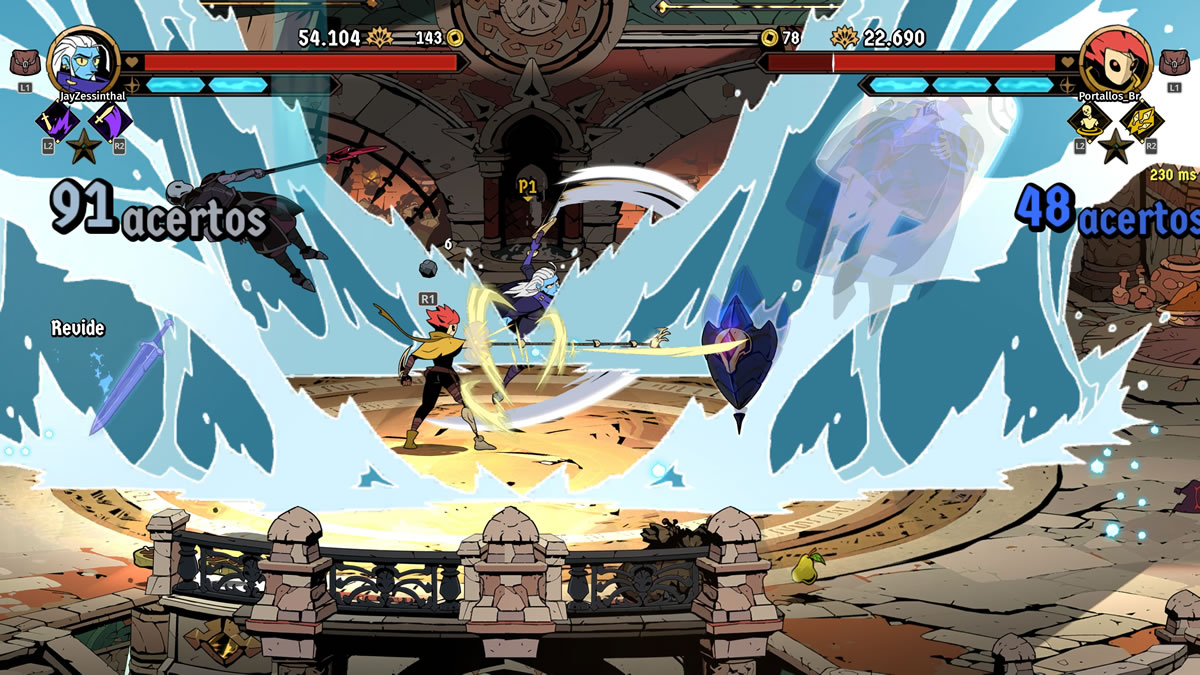This screenshot has width=1200, height=675.
Task: Click the bronze star below Portallos_Br's abilities
Action: point(1116,146)
